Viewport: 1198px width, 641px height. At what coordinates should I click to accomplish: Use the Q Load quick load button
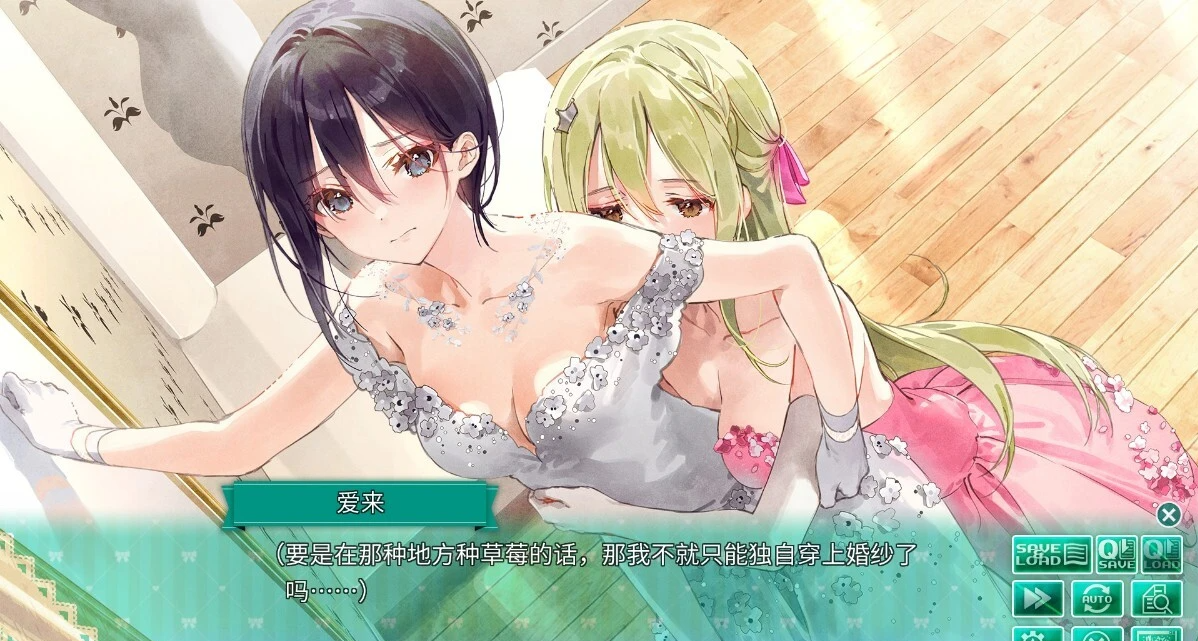point(1161,555)
